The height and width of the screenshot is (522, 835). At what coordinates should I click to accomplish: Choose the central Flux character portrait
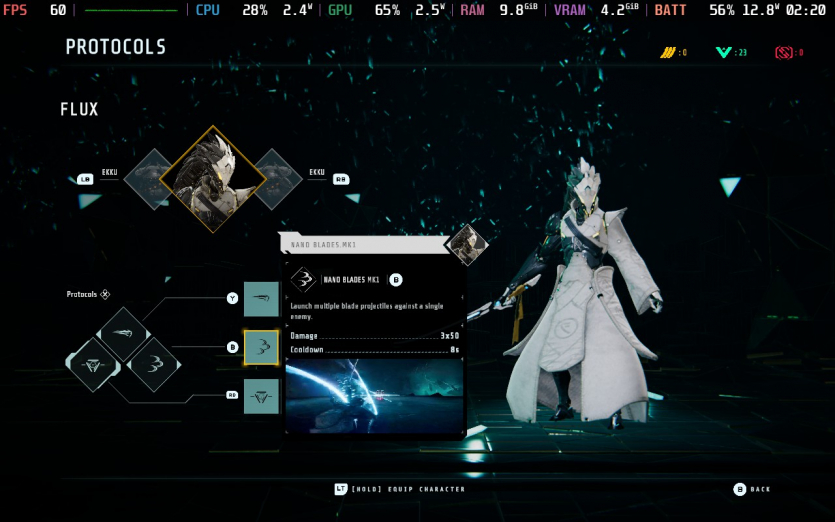[213, 179]
